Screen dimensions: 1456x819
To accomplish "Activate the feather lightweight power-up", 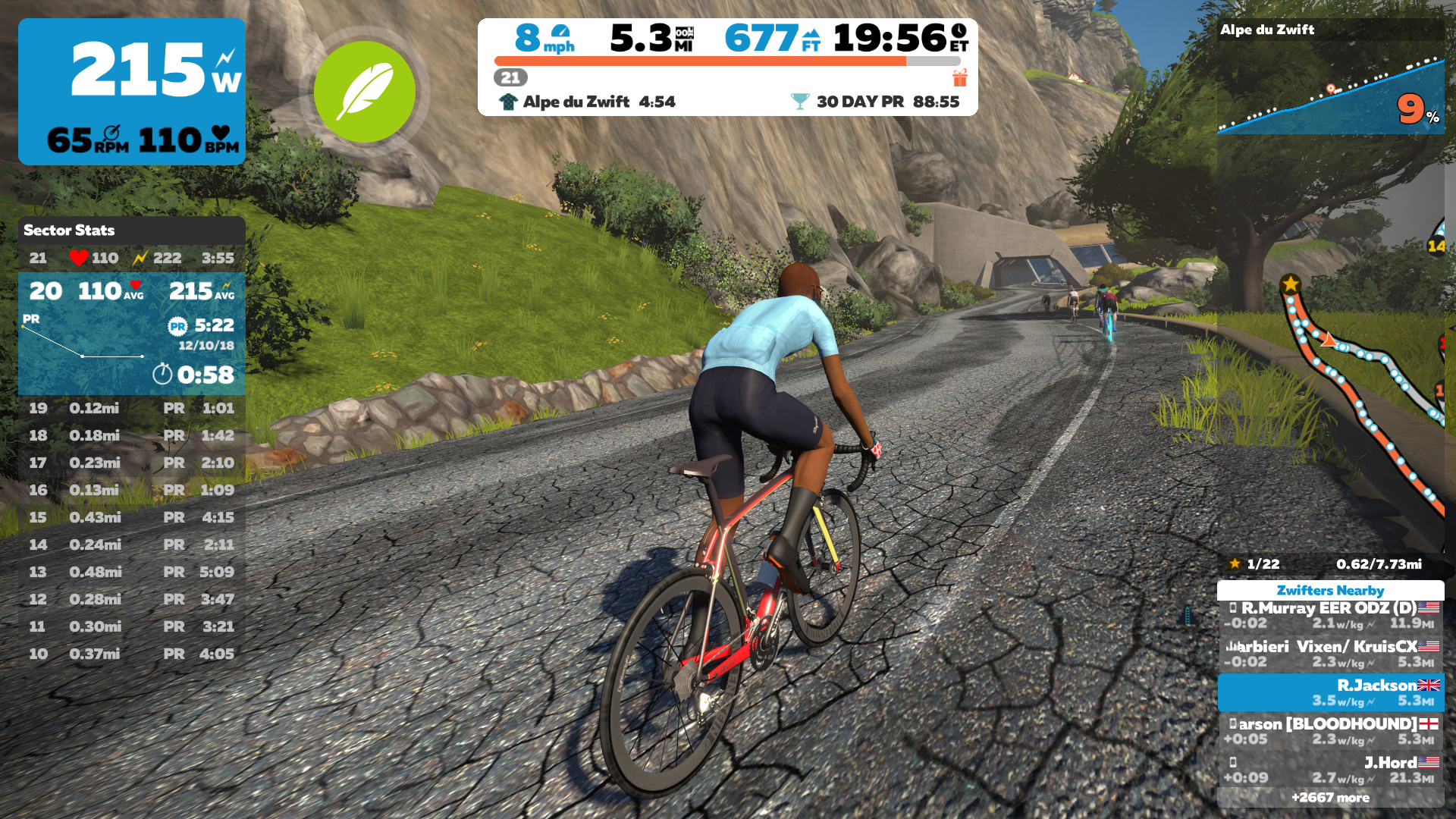I will [x=364, y=92].
